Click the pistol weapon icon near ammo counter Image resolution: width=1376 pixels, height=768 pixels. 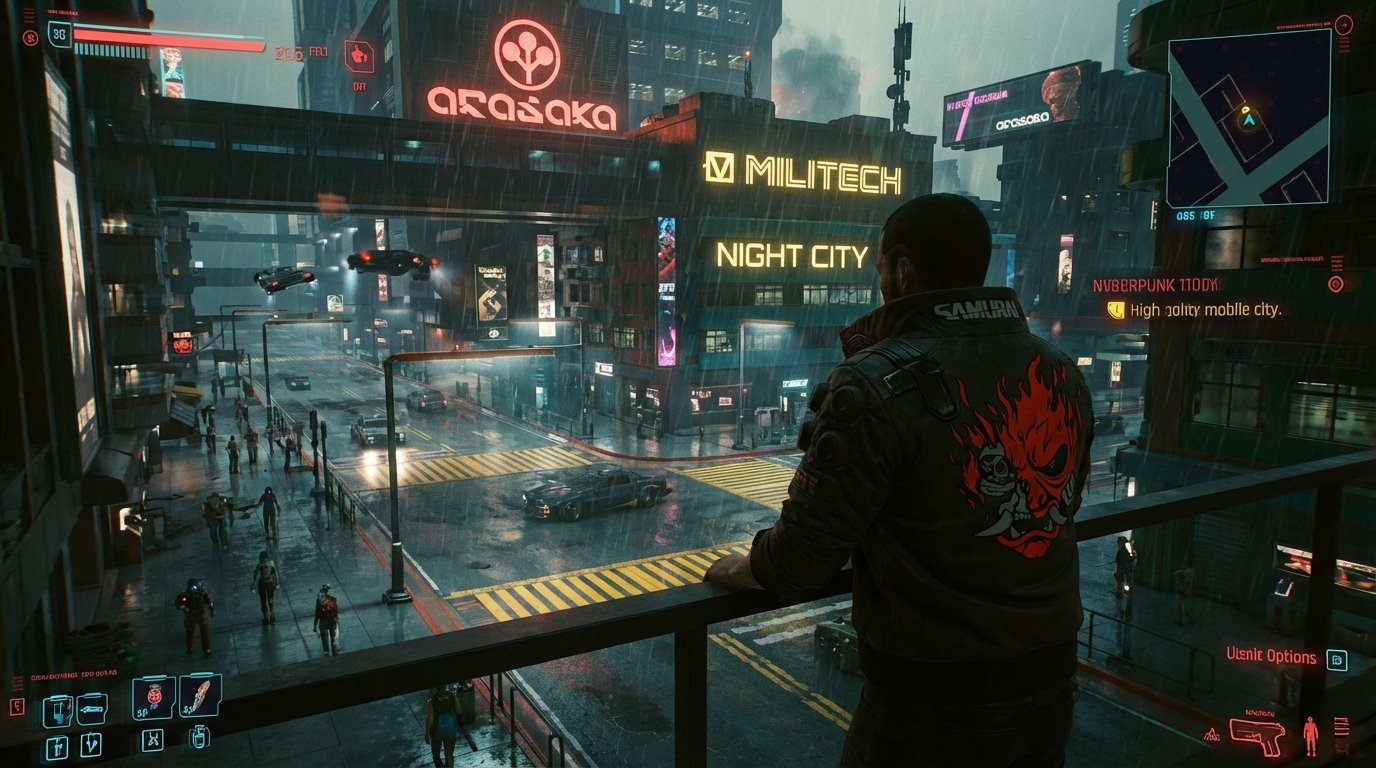(x=1257, y=735)
